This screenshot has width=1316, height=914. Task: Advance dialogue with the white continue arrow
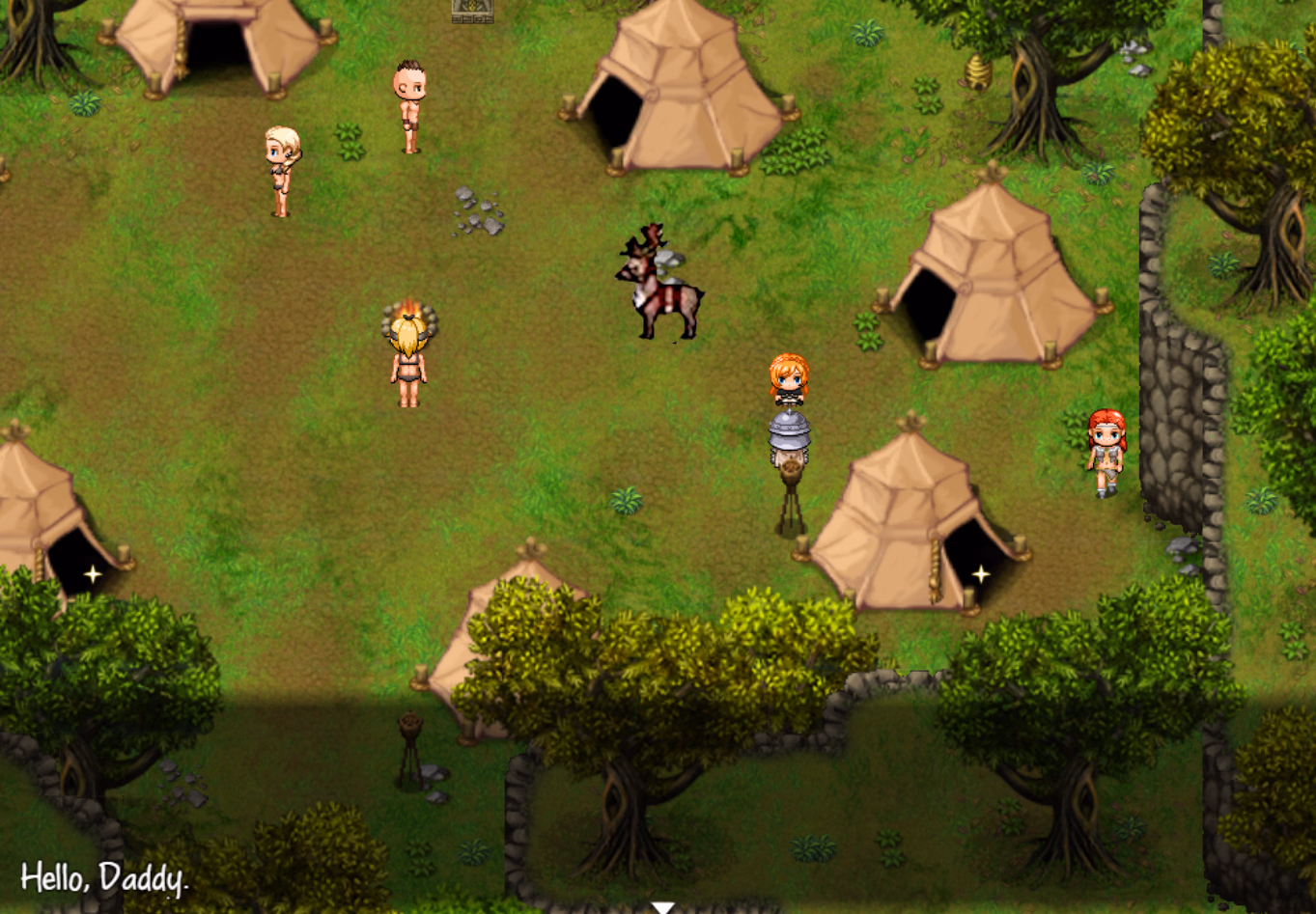point(661,907)
